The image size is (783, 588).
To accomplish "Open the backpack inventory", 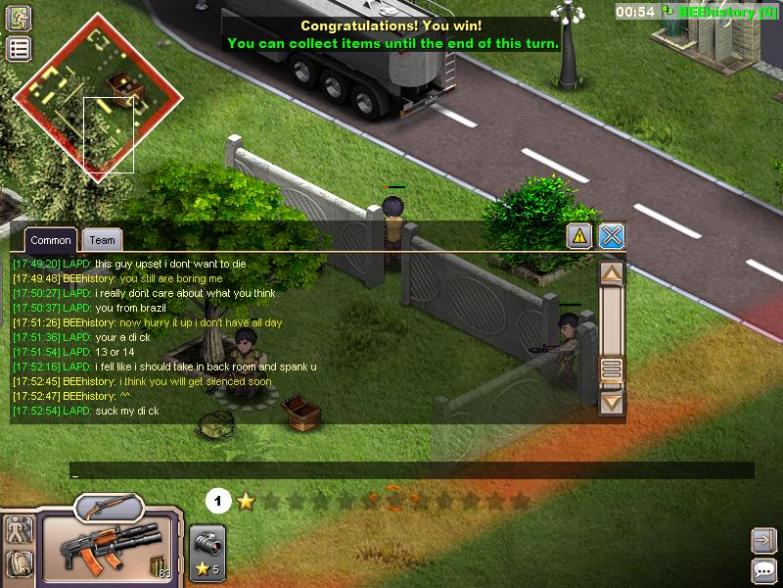I will coord(18,563).
